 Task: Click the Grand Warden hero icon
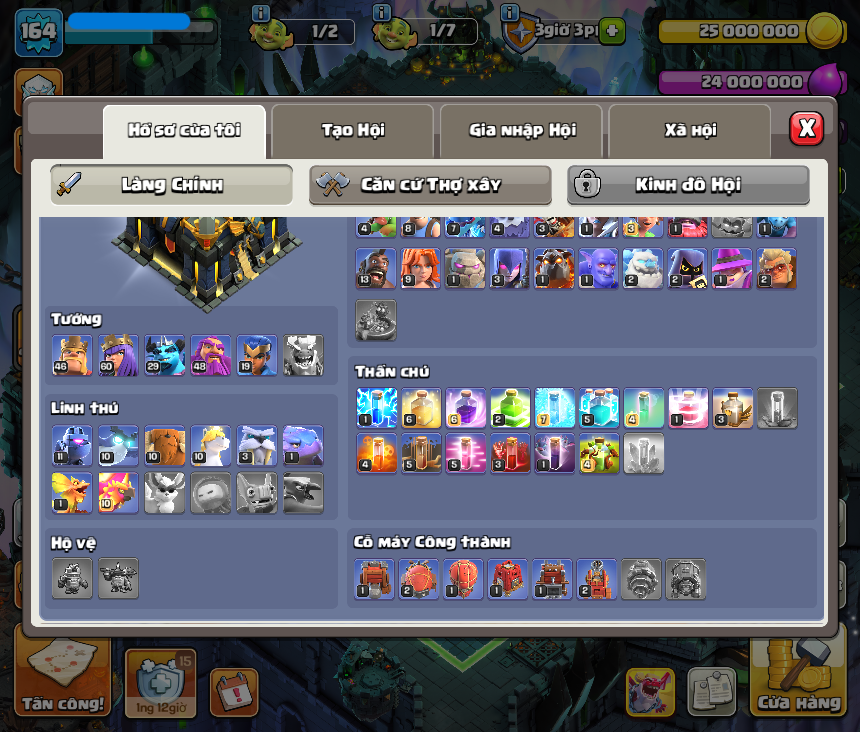coord(211,356)
